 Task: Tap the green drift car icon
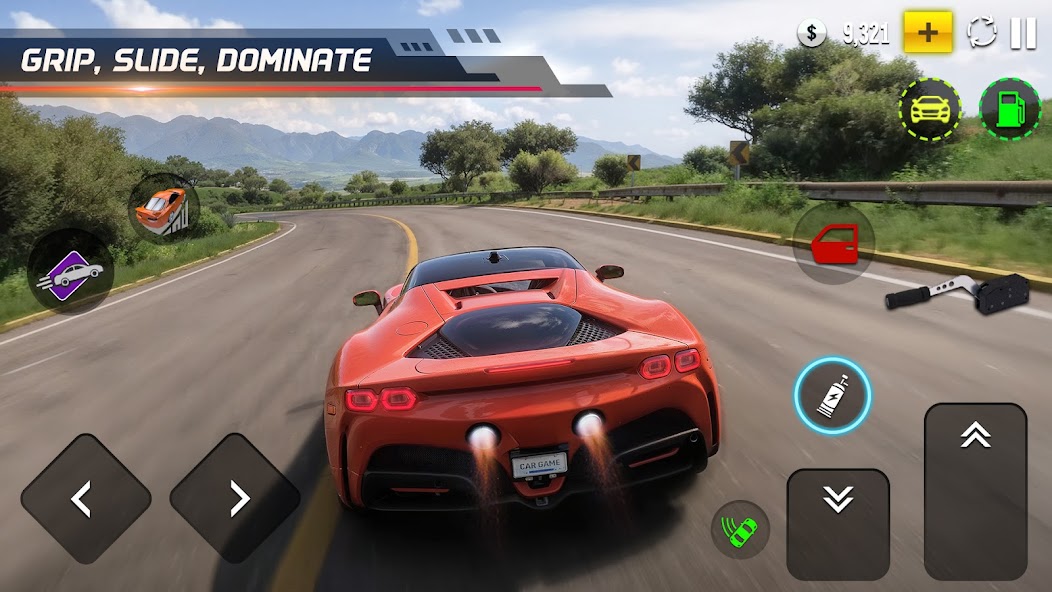tap(740, 530)
